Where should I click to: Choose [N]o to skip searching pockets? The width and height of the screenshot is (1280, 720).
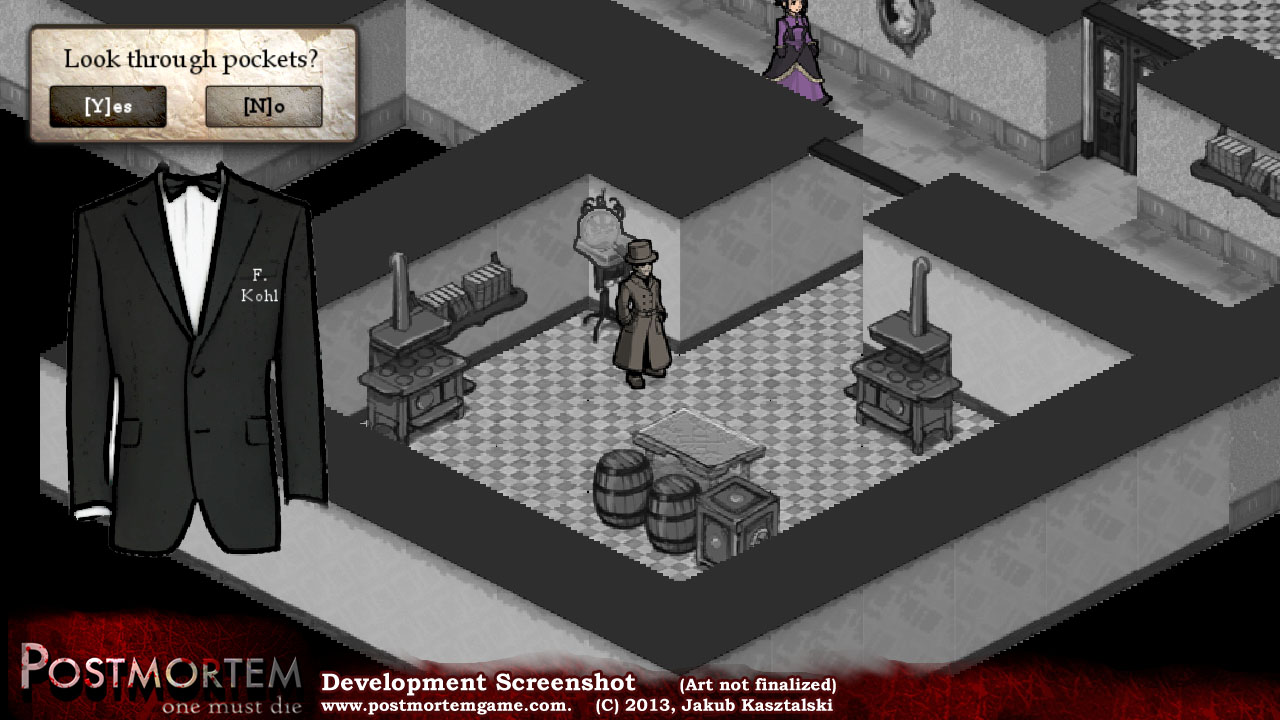(263, 105)
